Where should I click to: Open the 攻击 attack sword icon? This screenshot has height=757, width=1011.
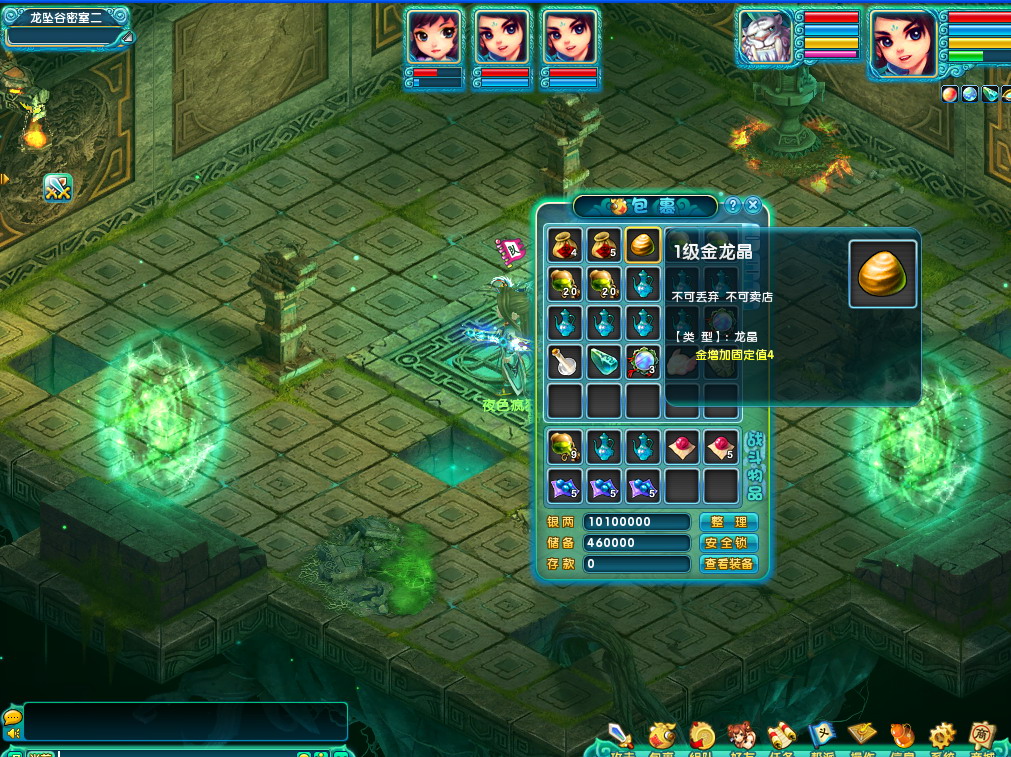(621, 737)
